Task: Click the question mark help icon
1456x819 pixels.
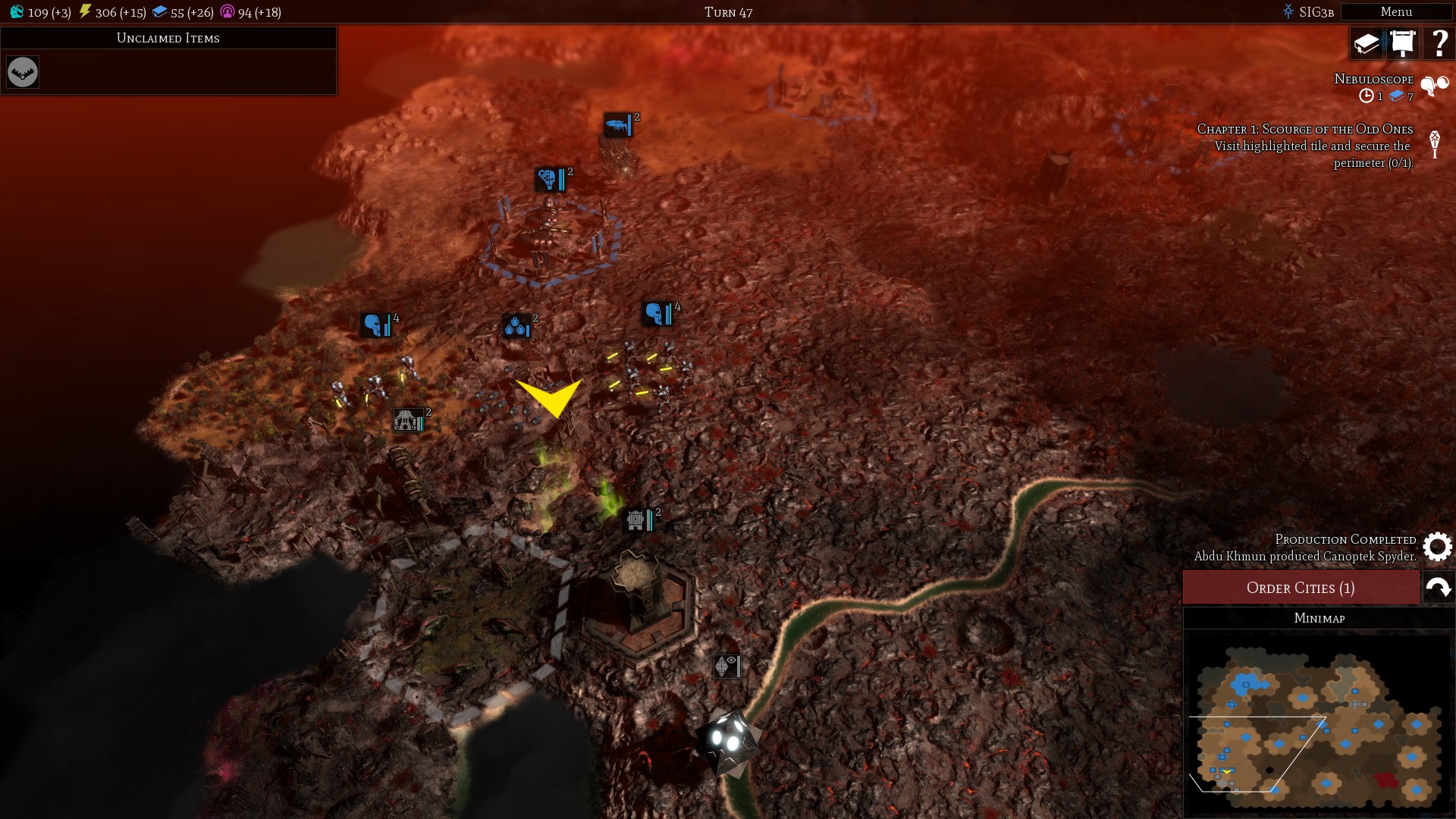Action: pos(1439,43)
